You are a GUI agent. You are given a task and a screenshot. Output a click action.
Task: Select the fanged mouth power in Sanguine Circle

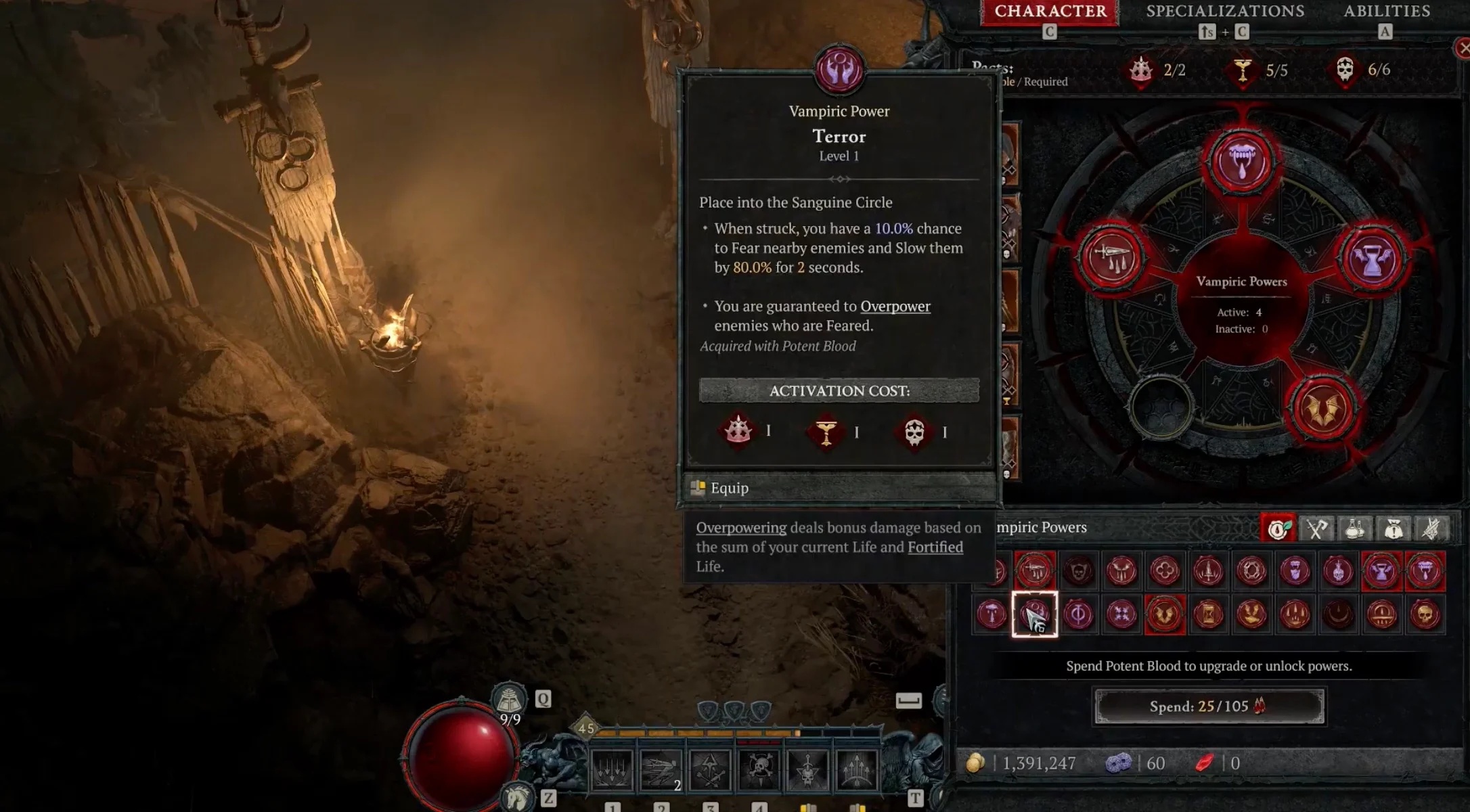[x=1242, y=162]
